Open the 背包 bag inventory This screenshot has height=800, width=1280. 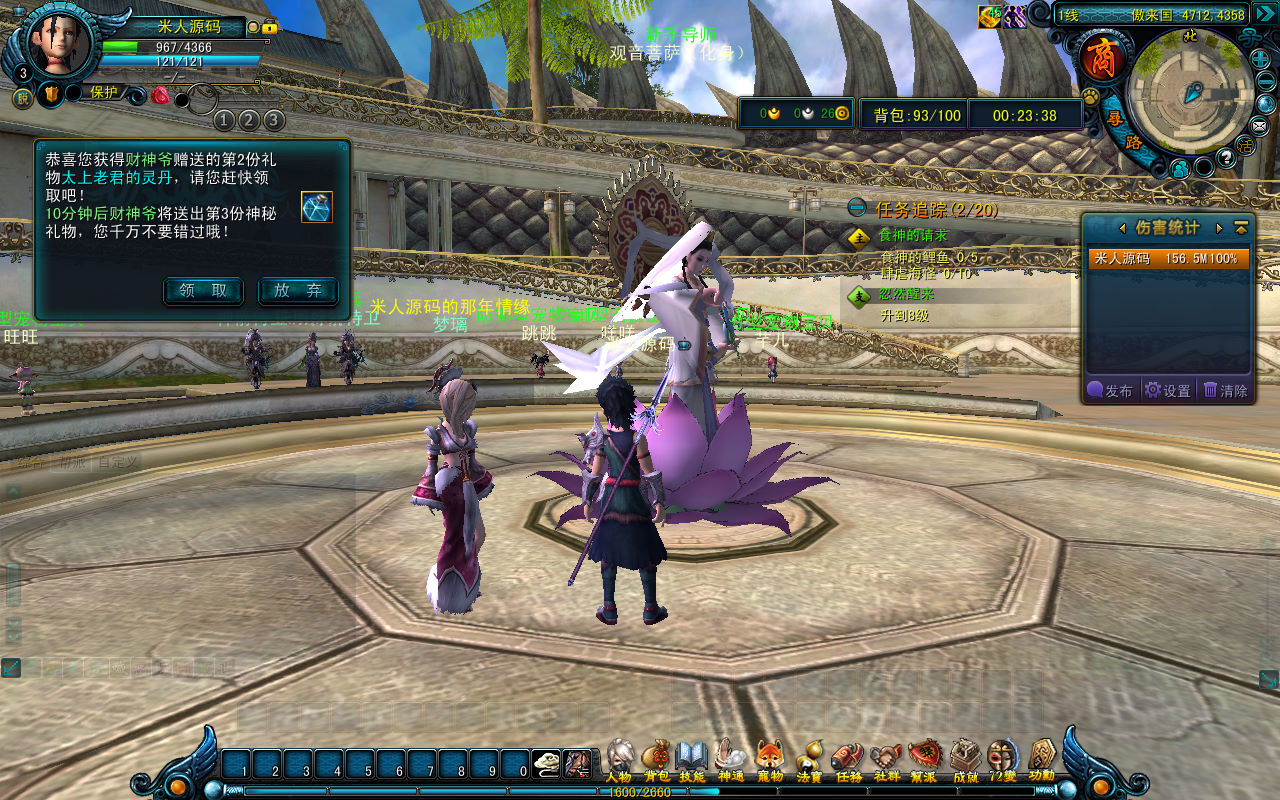pos(656,760)
